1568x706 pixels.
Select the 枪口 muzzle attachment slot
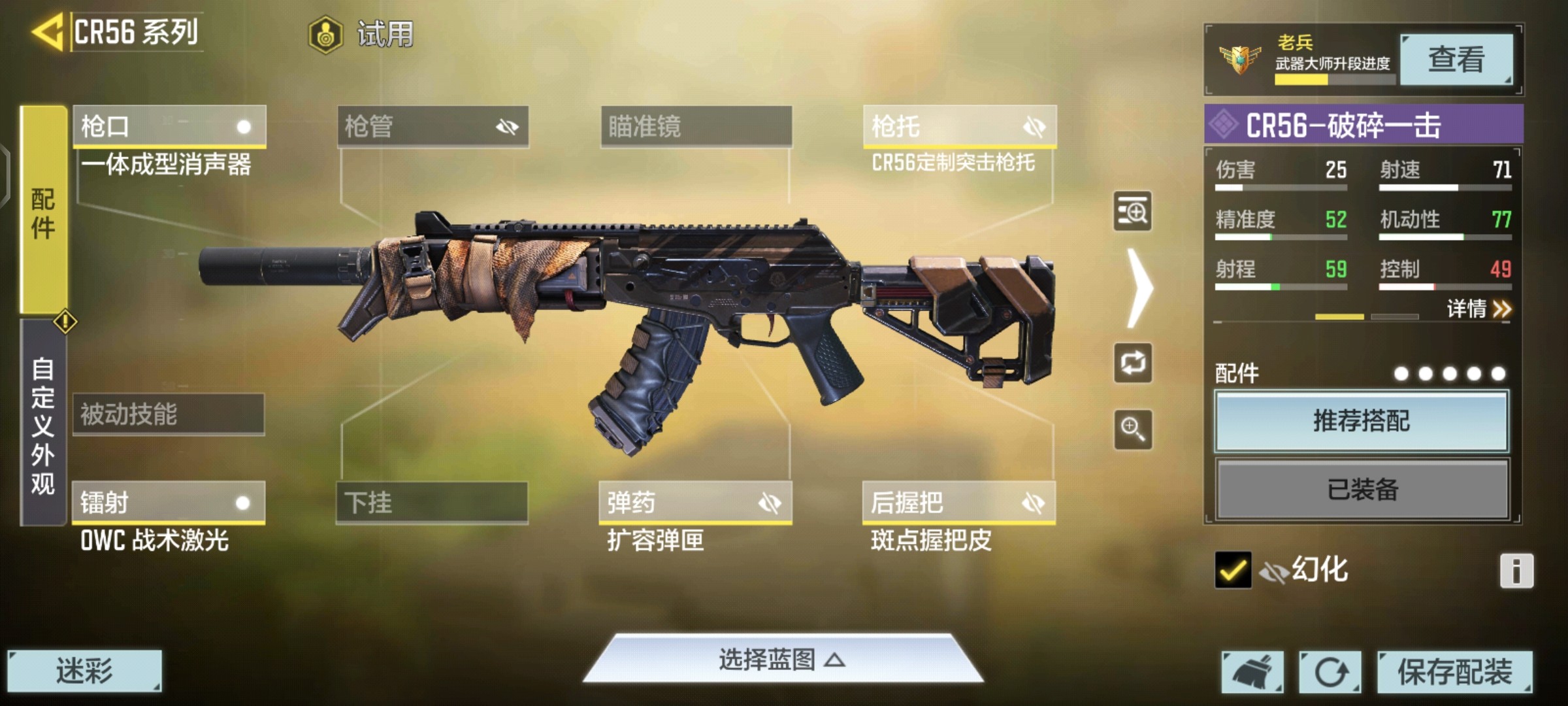[x=169, y=126]
